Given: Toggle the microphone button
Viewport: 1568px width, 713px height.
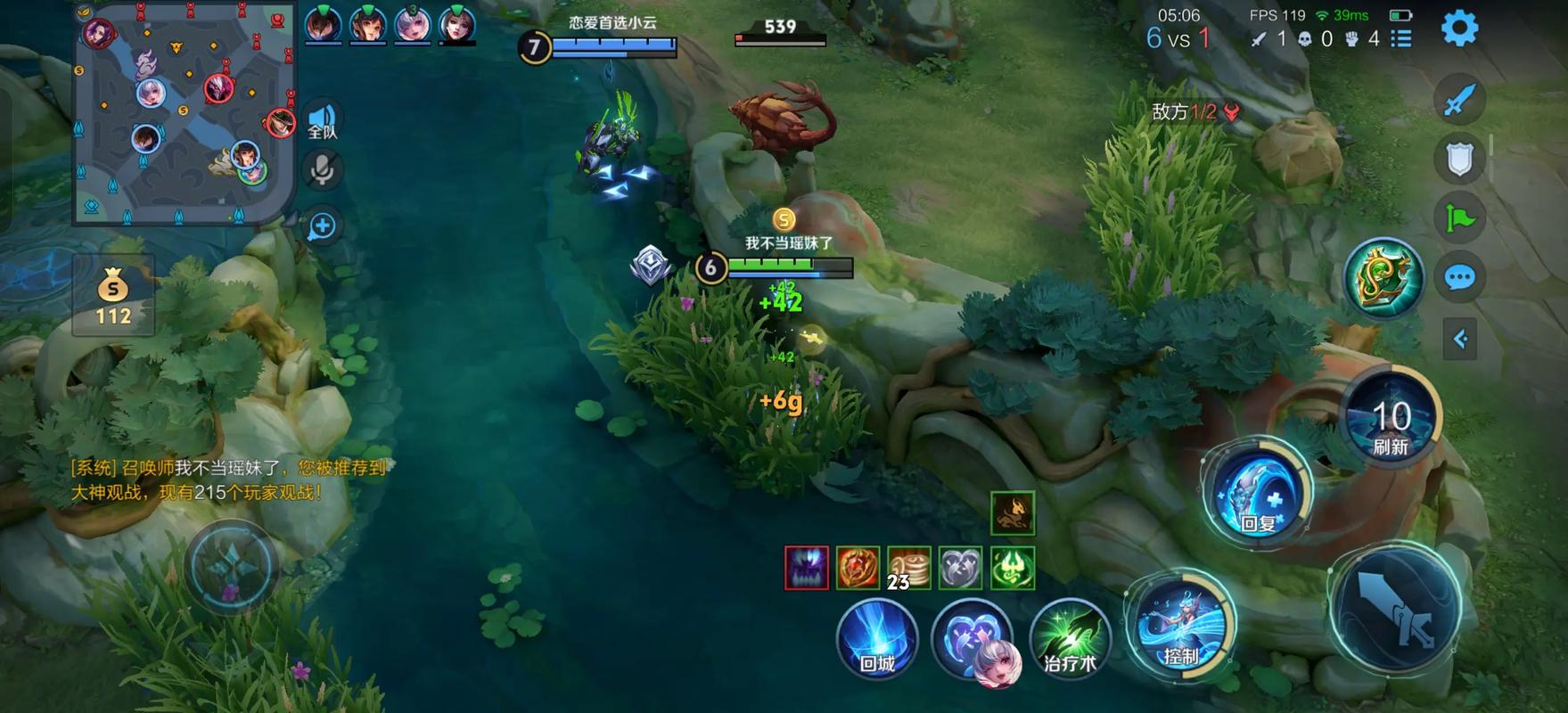Looking at the screenshot, I should tap(323, 169).
